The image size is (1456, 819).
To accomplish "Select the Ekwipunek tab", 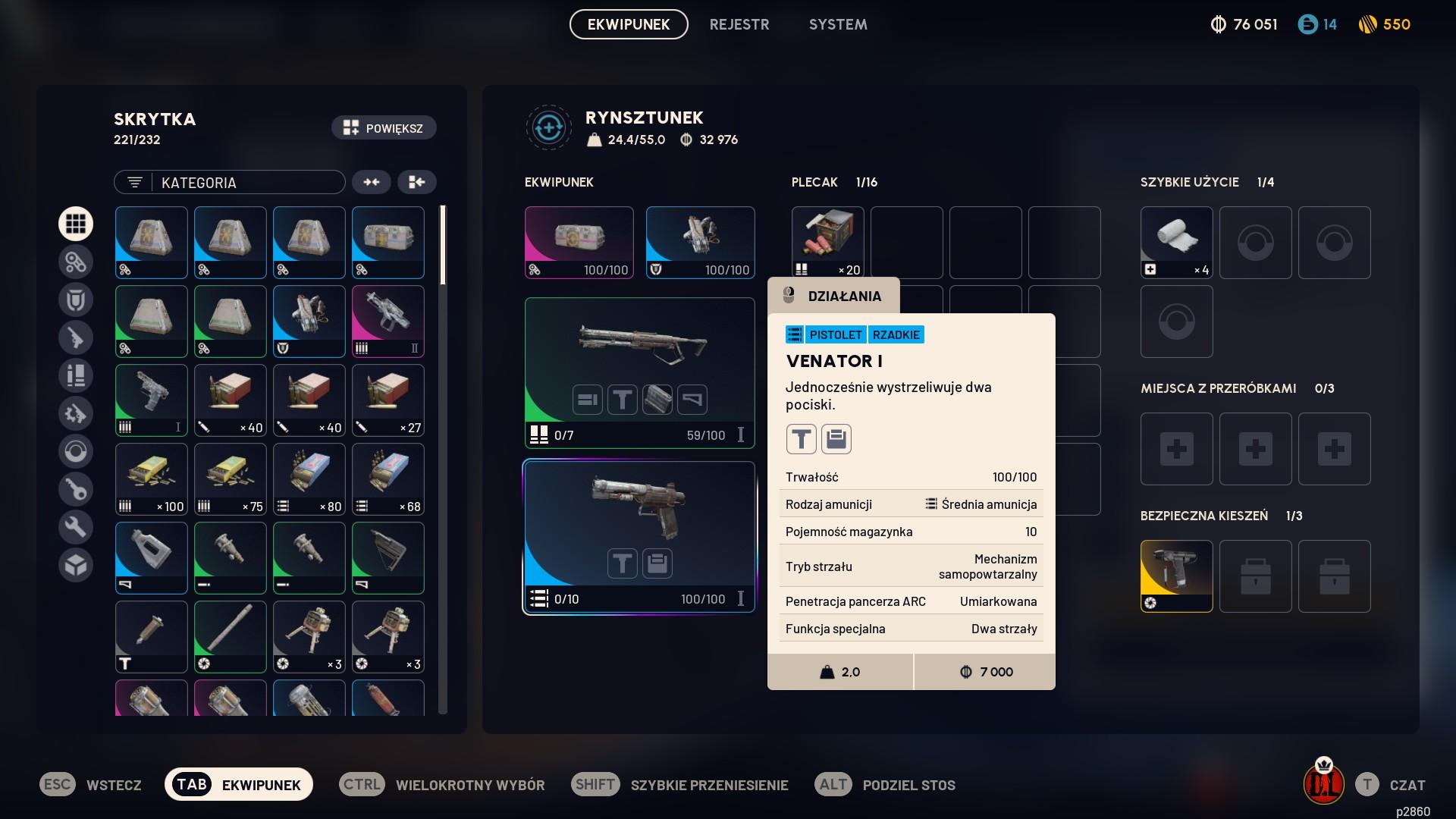I will pyautogui.click(x=629, y=24).
